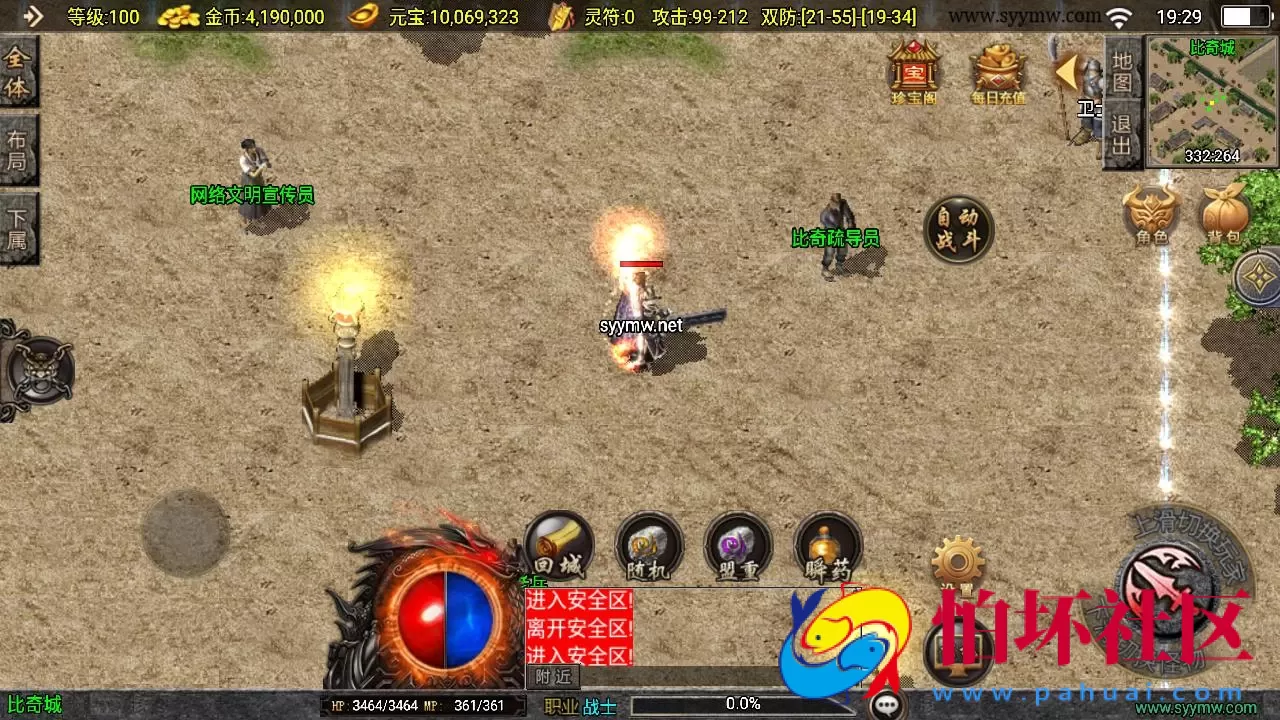Toggle 自动战斗 auto-battle mode

pos(959,229)
